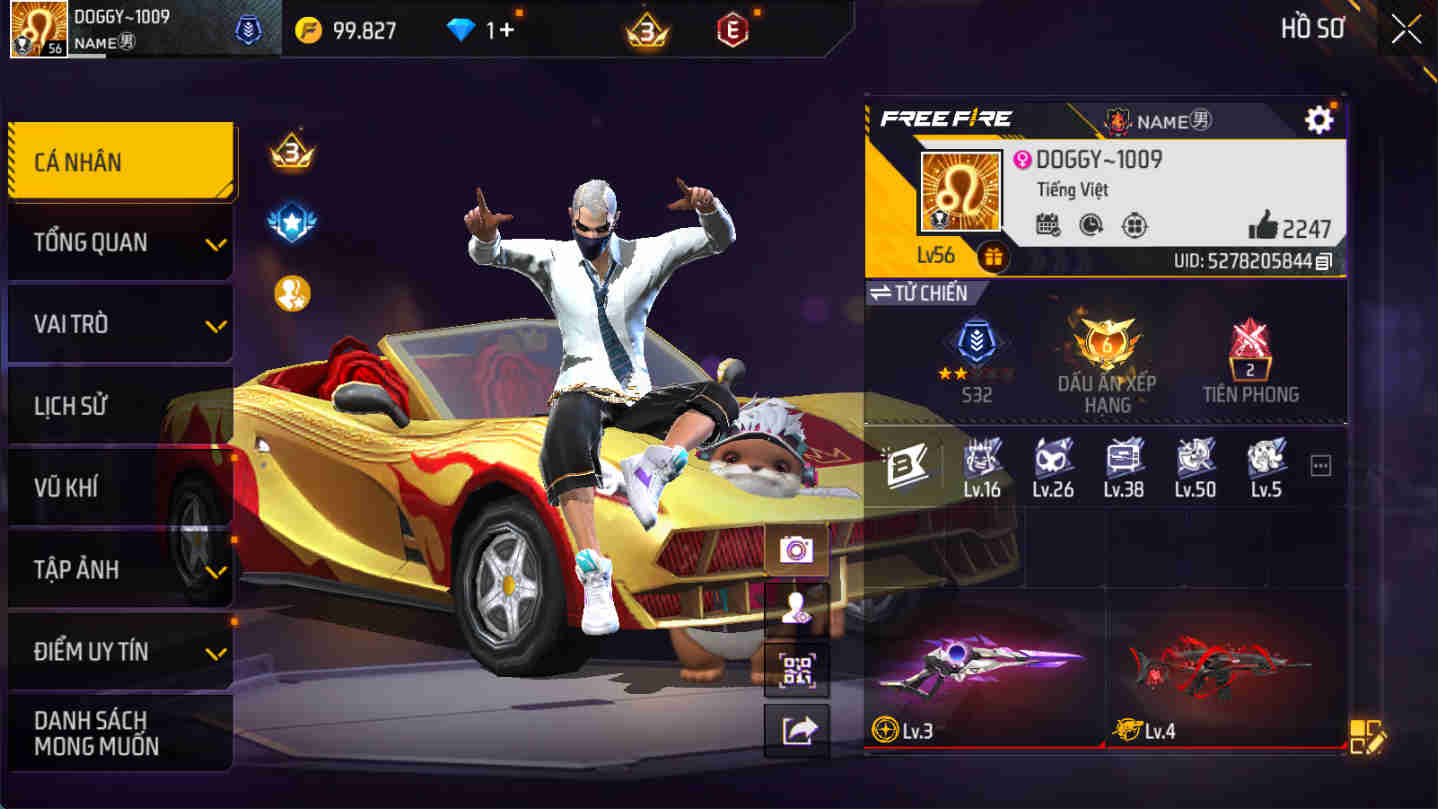This screenshot has width=1438, height=809.
Task: Open the profile settings gear
Action: coord(1318,119)
